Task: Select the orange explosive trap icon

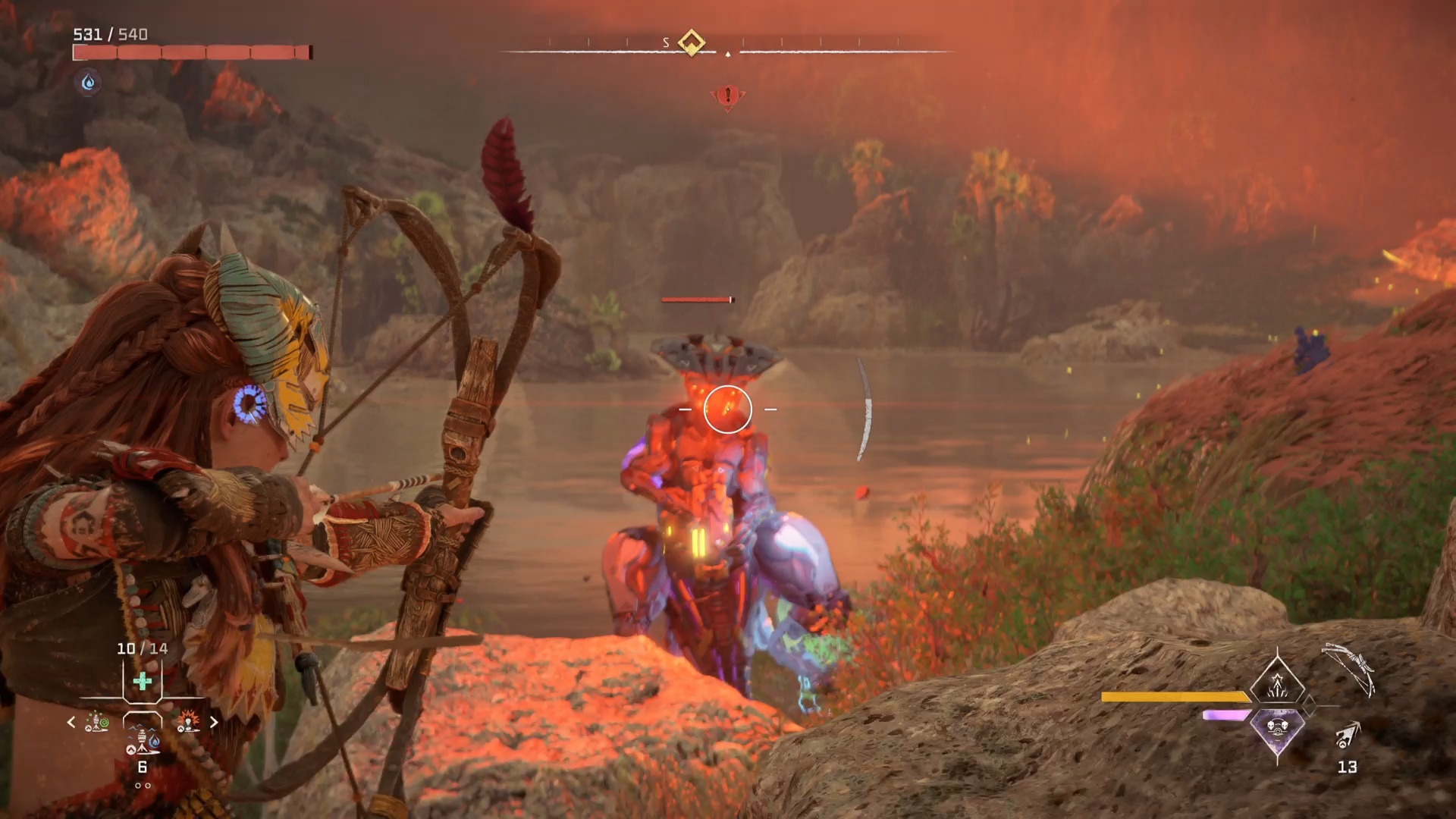Action: click(x=187, y=721)
